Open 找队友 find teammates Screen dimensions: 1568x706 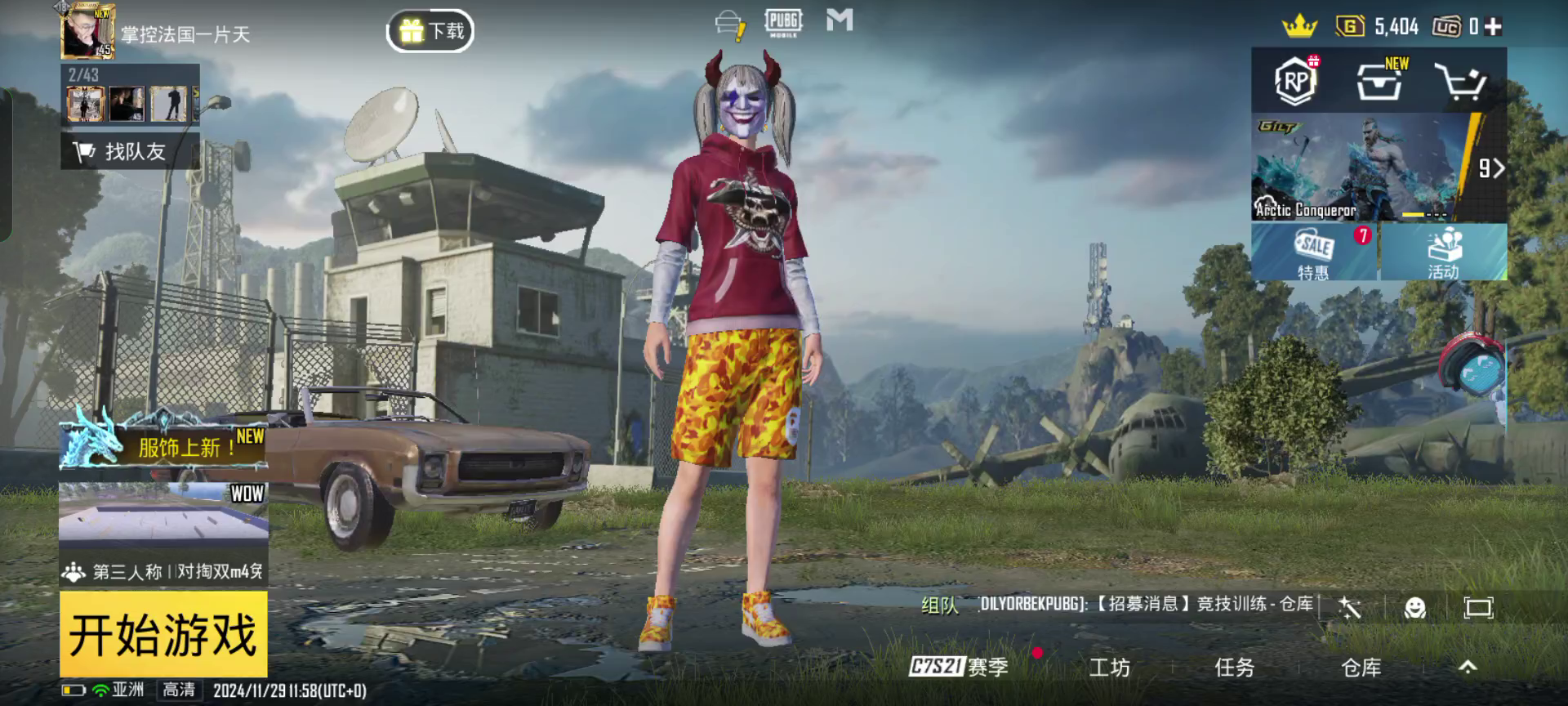coord(130,151)
